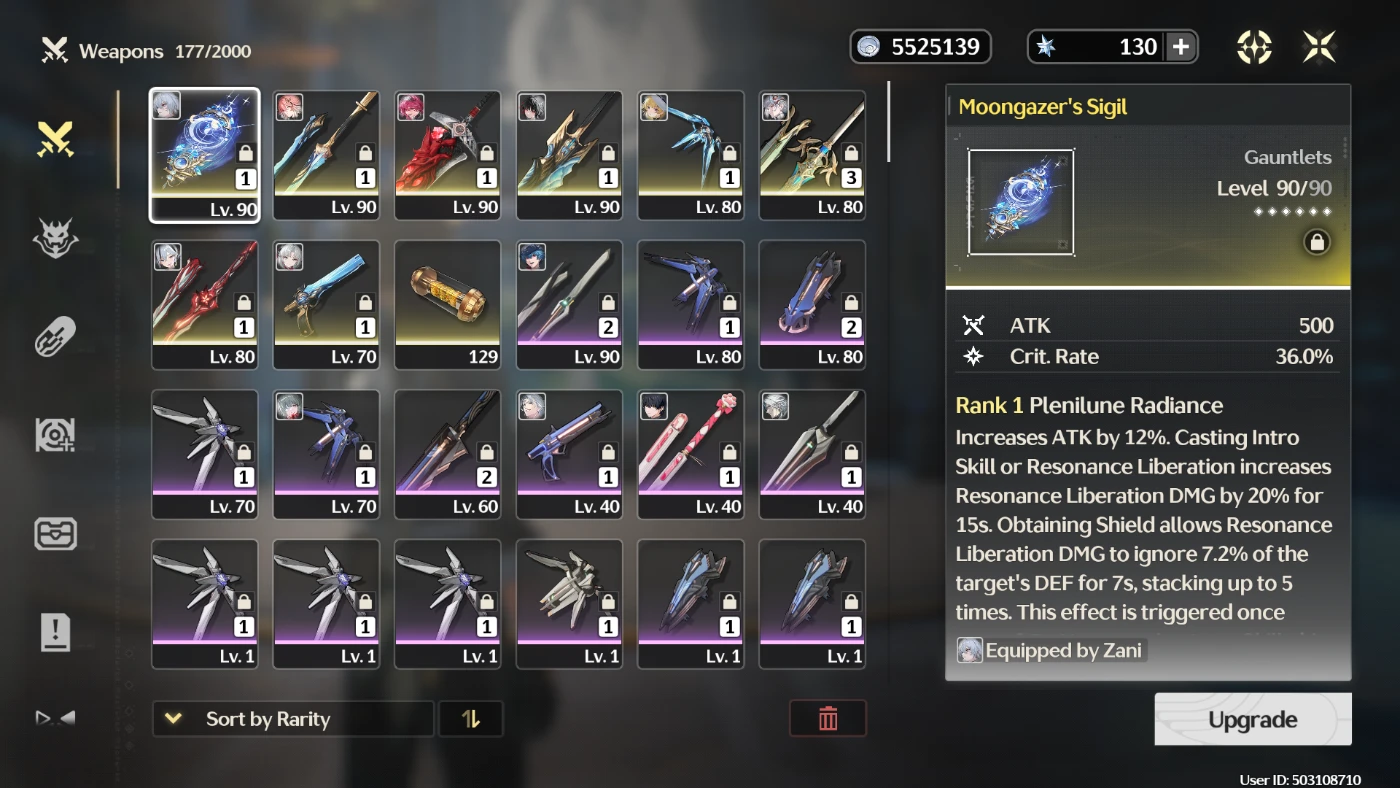
Task: Open the Echoes demon-mask tab
Action: point(56,238)
